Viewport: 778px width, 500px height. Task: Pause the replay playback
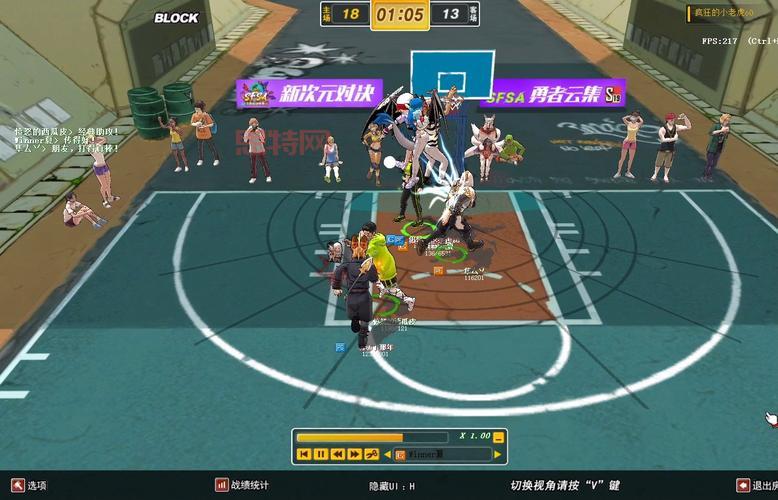[x=320, y=454]
